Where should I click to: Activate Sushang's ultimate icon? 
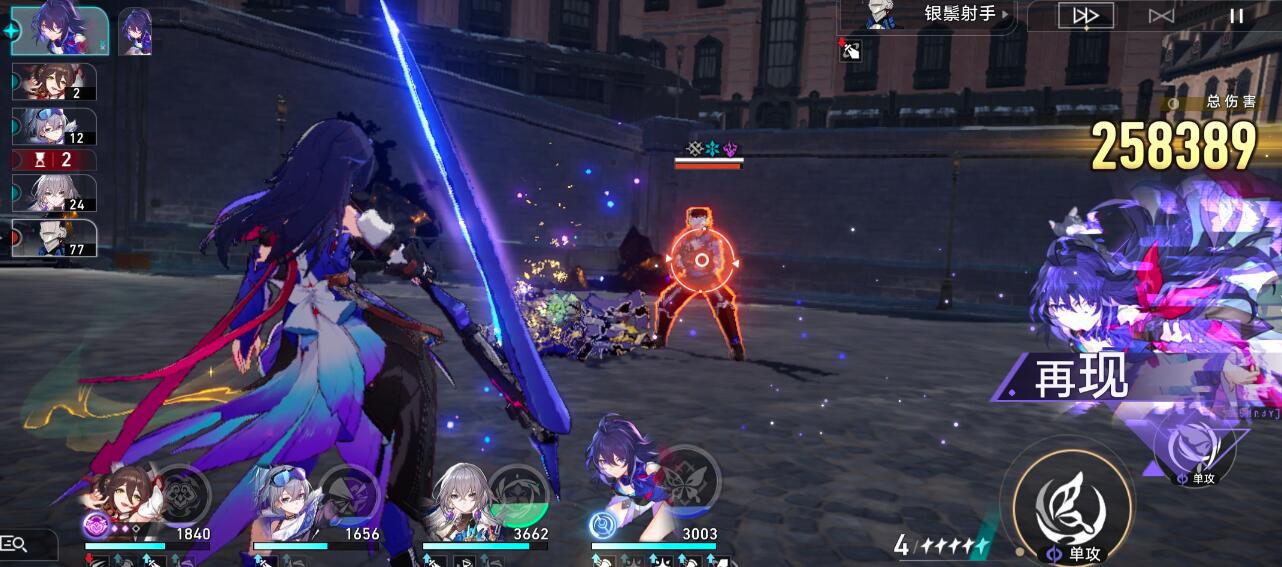183,492
